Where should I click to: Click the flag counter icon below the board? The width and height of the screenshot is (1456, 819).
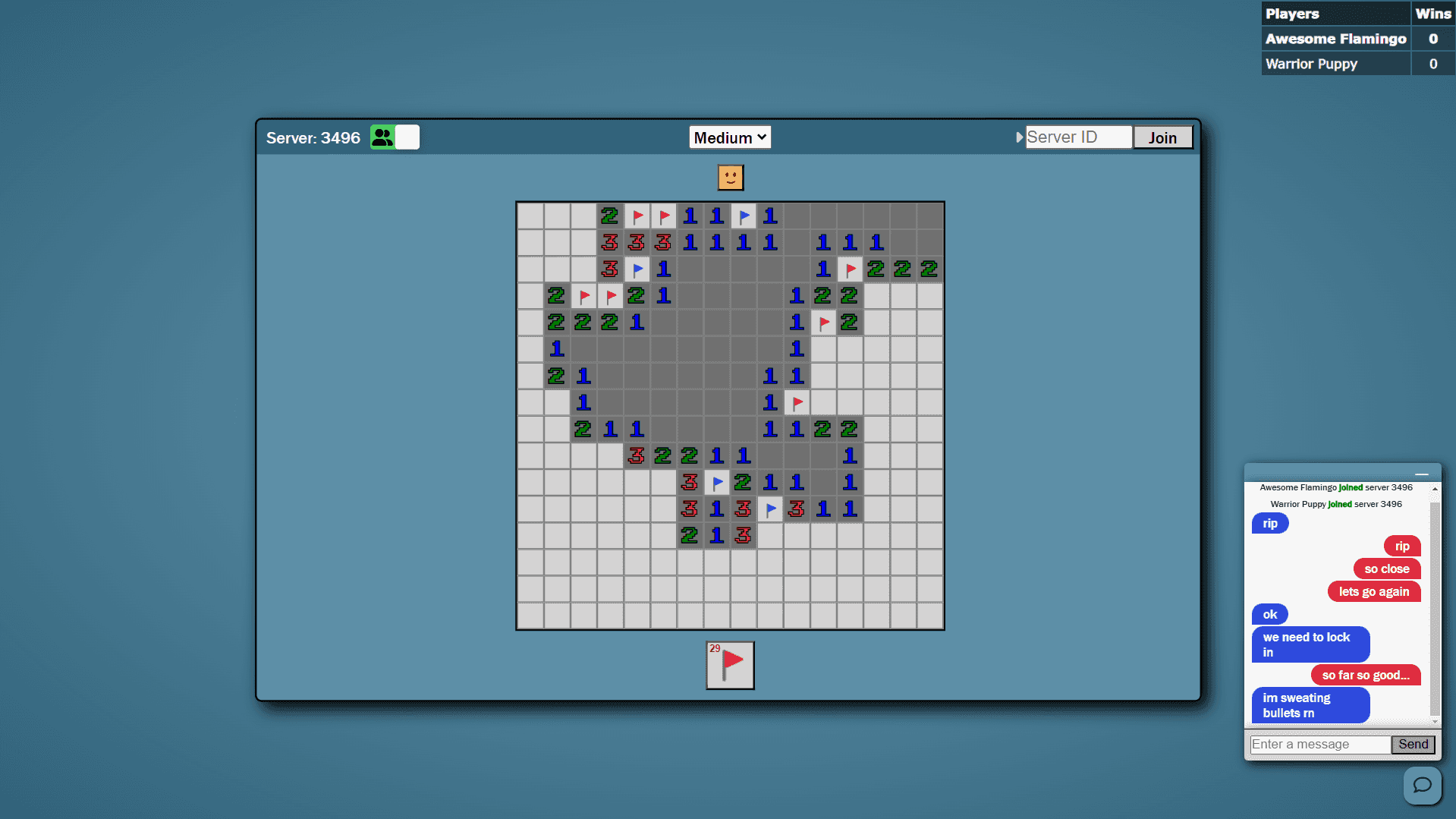coord(729,665)
